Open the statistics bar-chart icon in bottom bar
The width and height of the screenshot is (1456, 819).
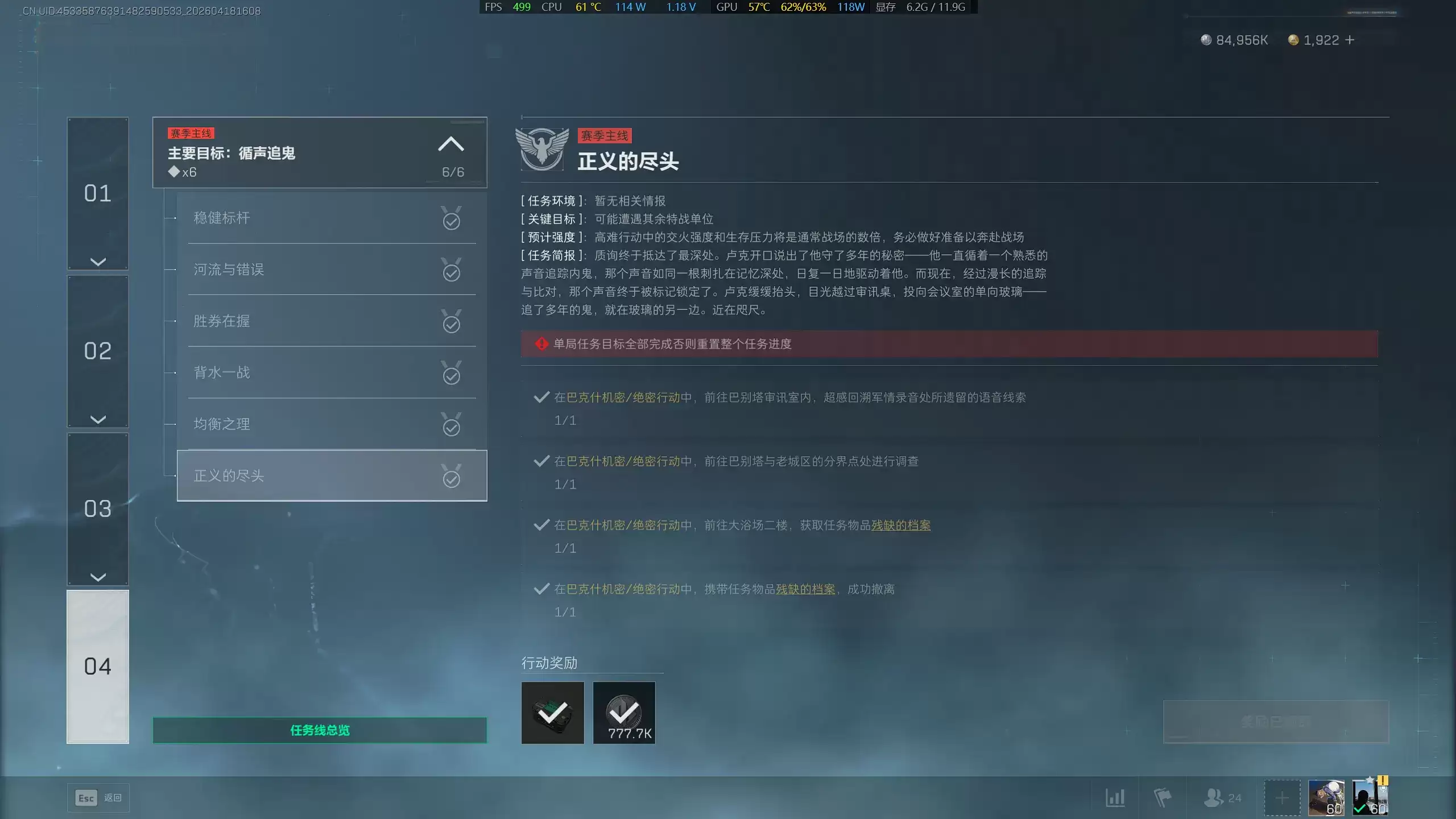point(1116,797)
